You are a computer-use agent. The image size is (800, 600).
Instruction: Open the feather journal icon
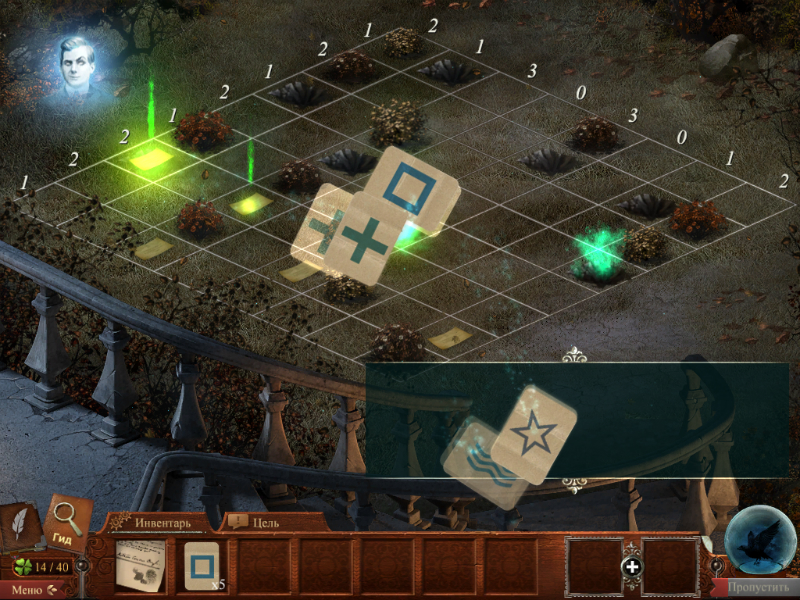20,527
